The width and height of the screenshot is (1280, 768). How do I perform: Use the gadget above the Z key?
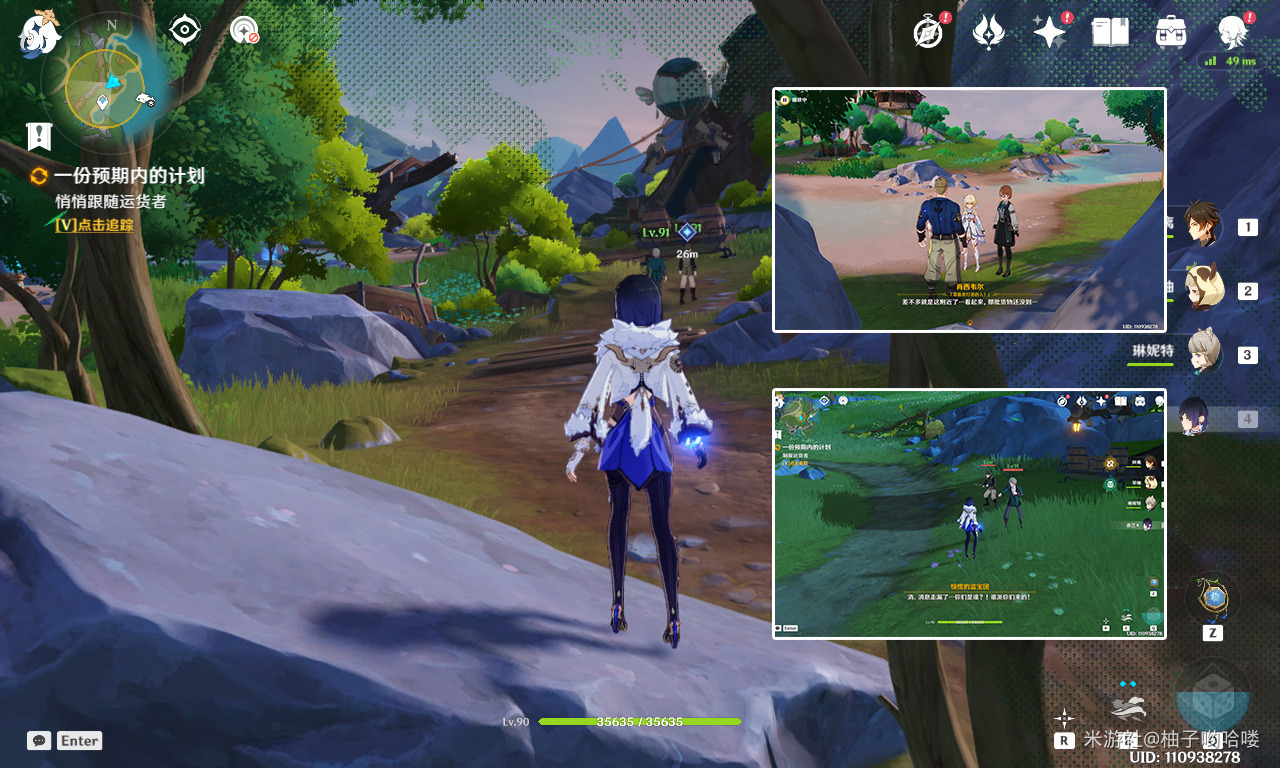pyautogui.click(x=1212, y=599)
